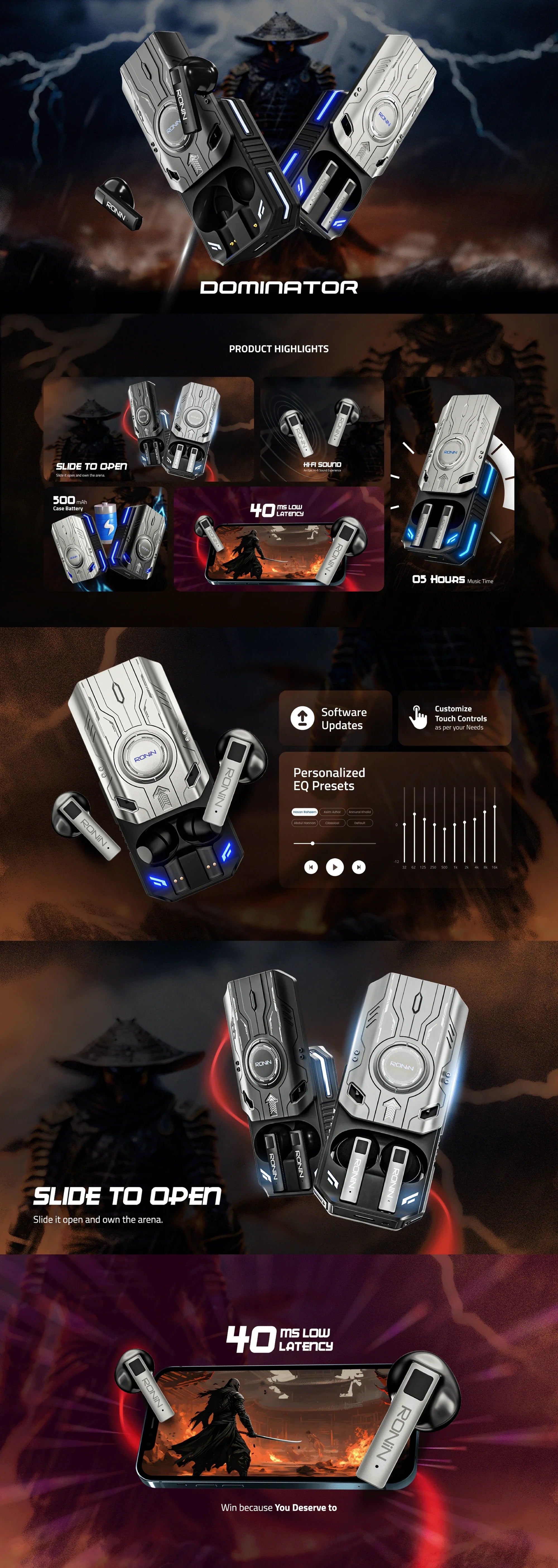The image size is (558, 1568).
Task: Click the 32 Hz equalizer band handle
Action: [404, 824]
